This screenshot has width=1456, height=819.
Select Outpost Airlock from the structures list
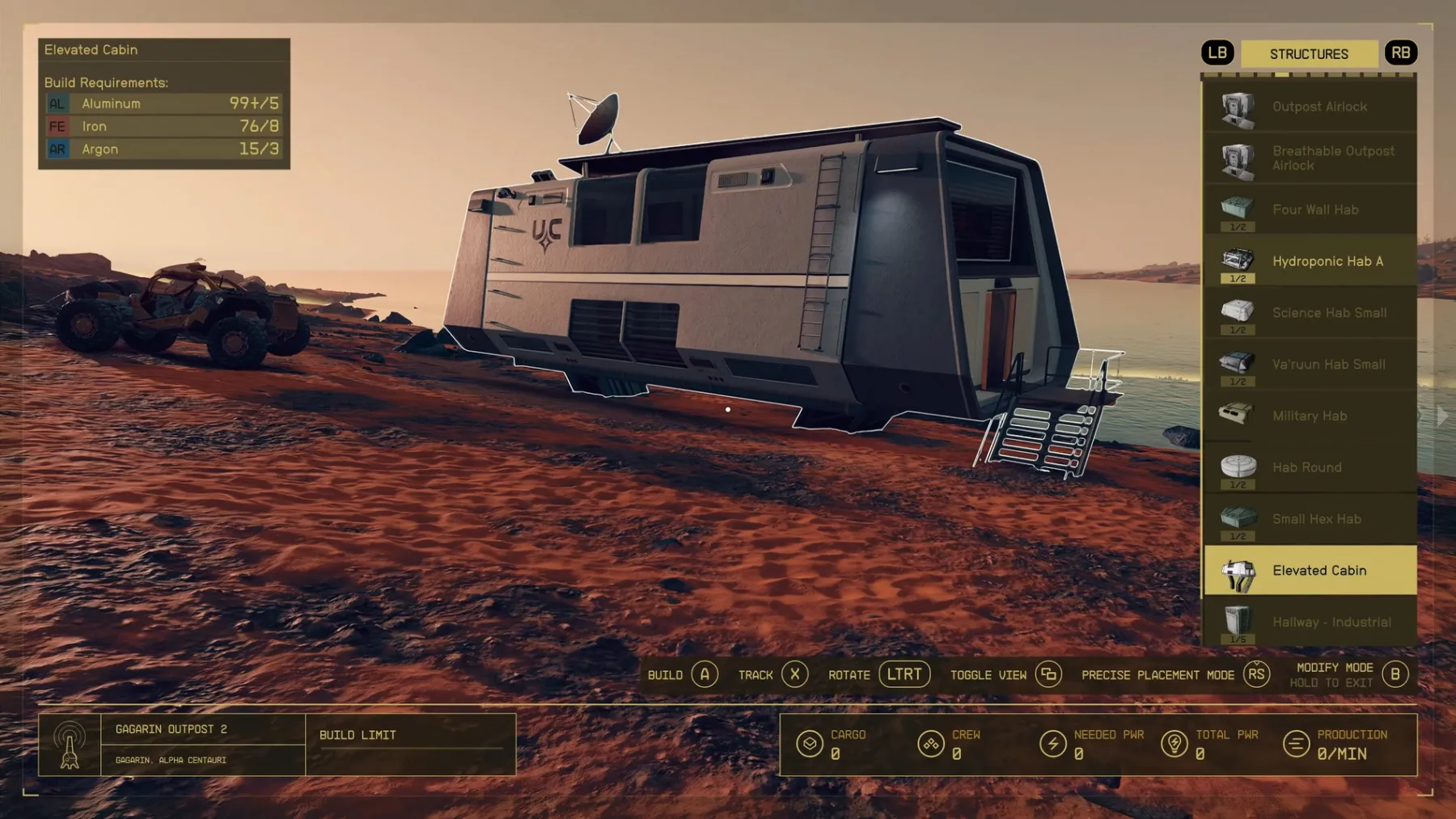point(1310,107)
